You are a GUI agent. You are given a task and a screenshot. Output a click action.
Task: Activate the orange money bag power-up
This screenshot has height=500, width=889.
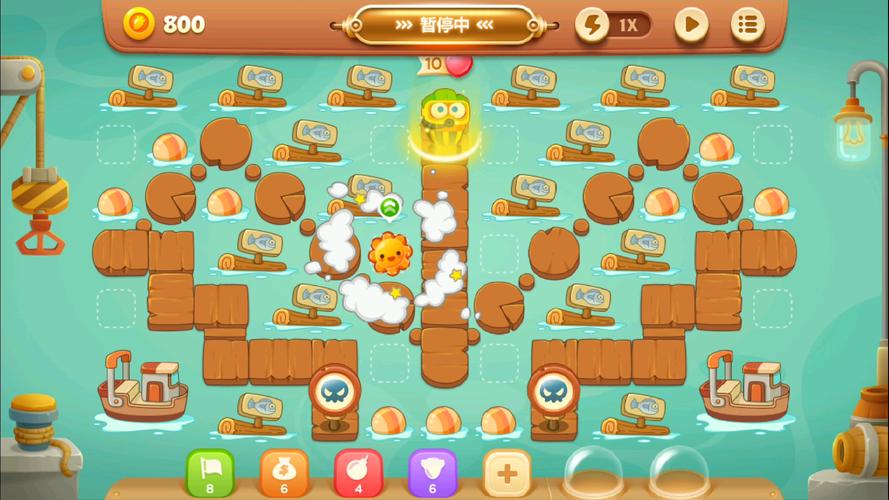(x=284, y=472)
